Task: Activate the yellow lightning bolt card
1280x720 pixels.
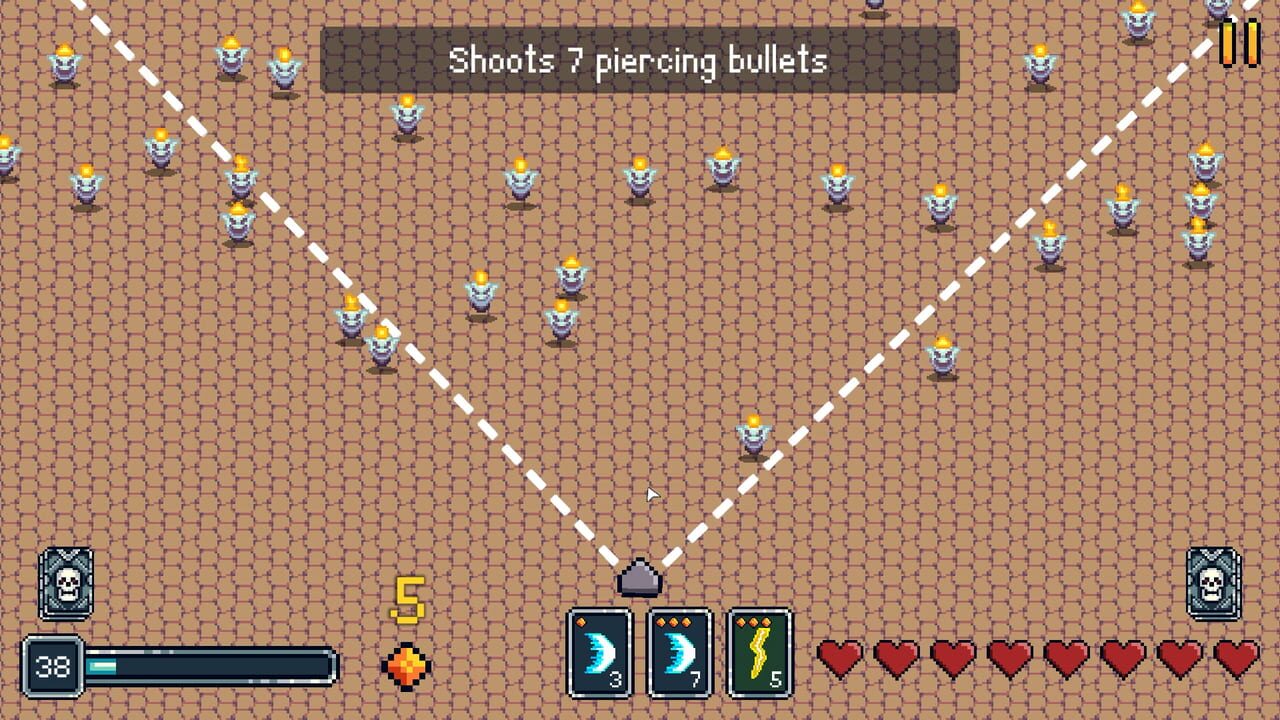Action: 758,650
